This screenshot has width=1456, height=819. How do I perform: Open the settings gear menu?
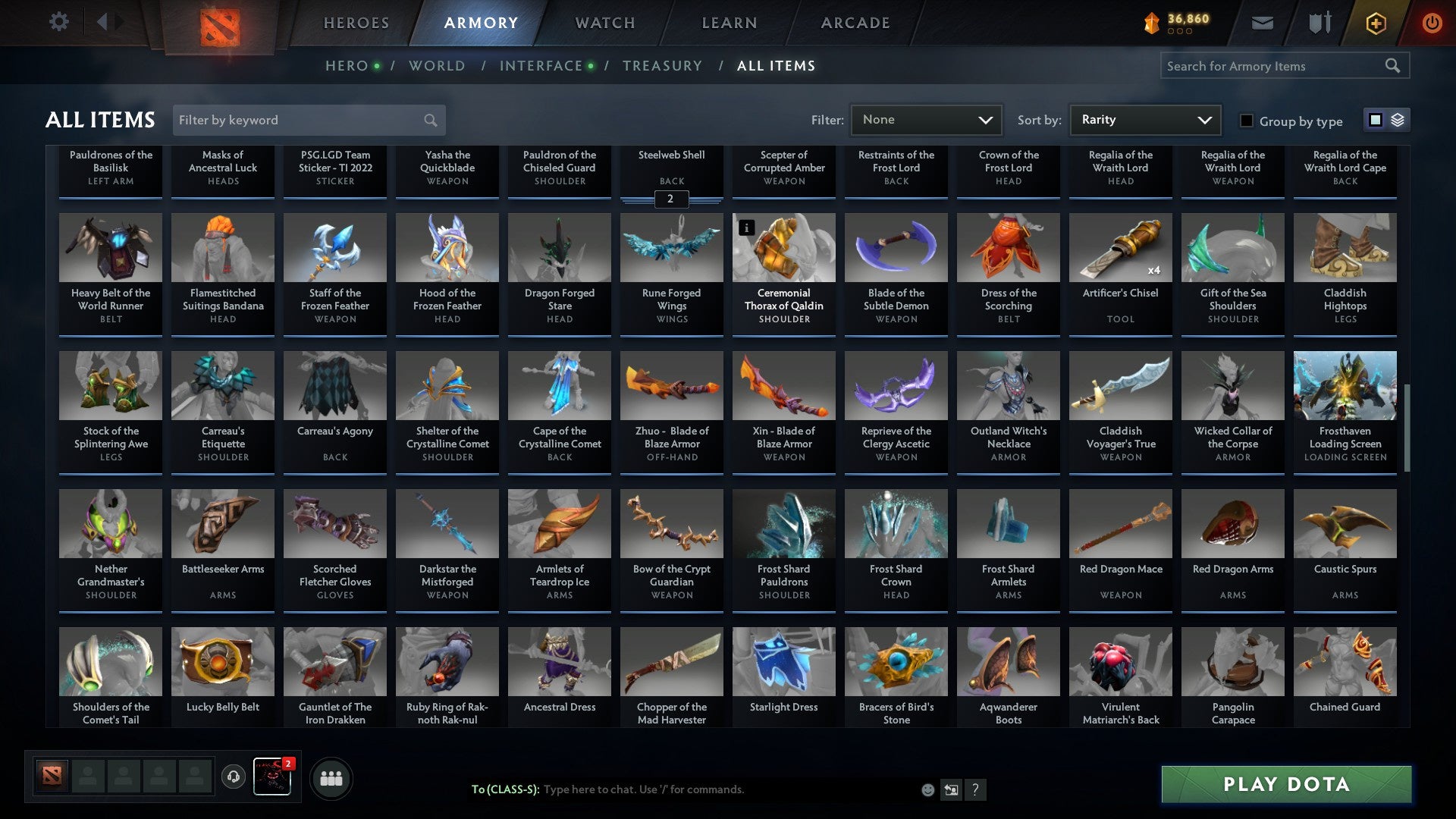(59, 22)
